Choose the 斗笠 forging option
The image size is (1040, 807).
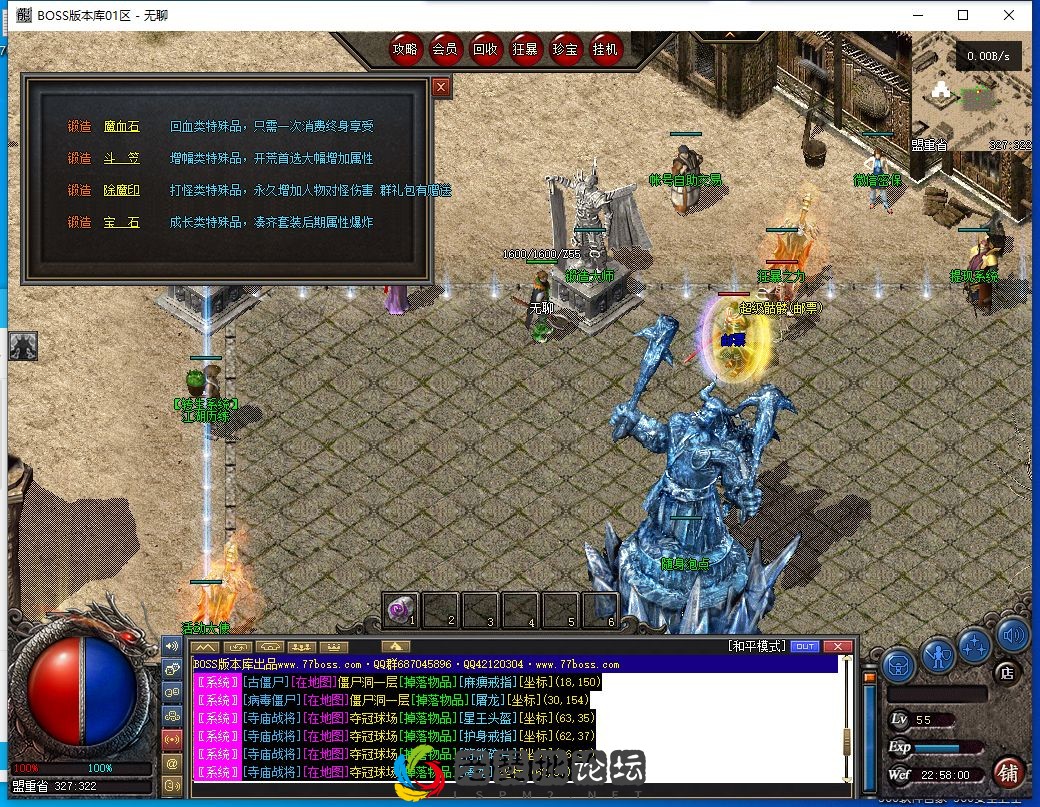point(122,159)
